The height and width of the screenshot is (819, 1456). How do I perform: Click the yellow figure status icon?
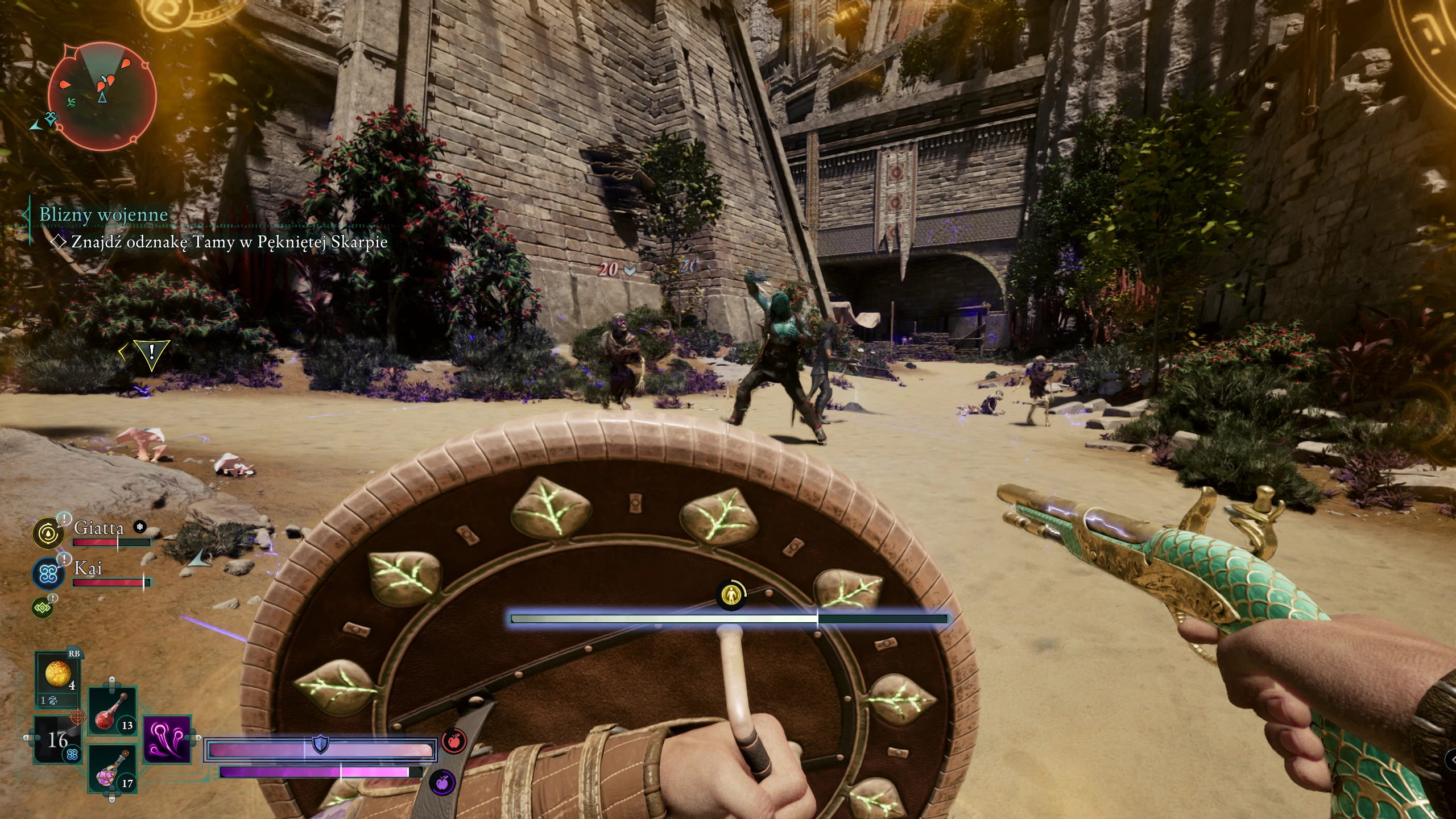coord(730,595)
